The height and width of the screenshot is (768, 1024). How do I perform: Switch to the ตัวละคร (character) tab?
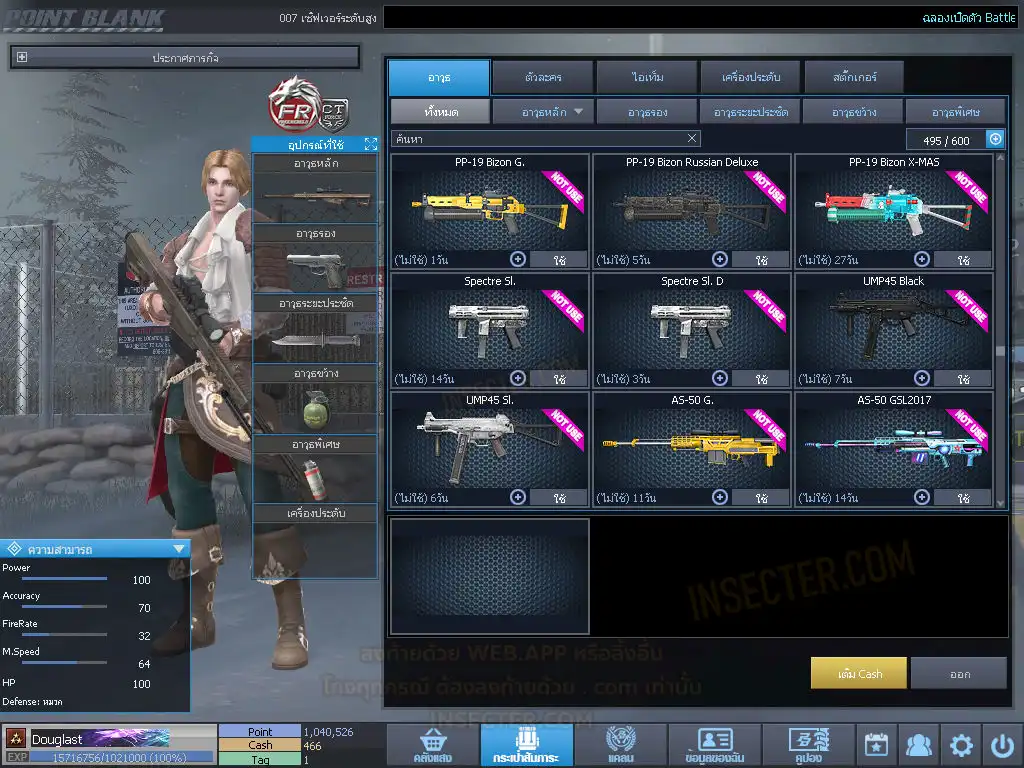[x=541, y=77]
